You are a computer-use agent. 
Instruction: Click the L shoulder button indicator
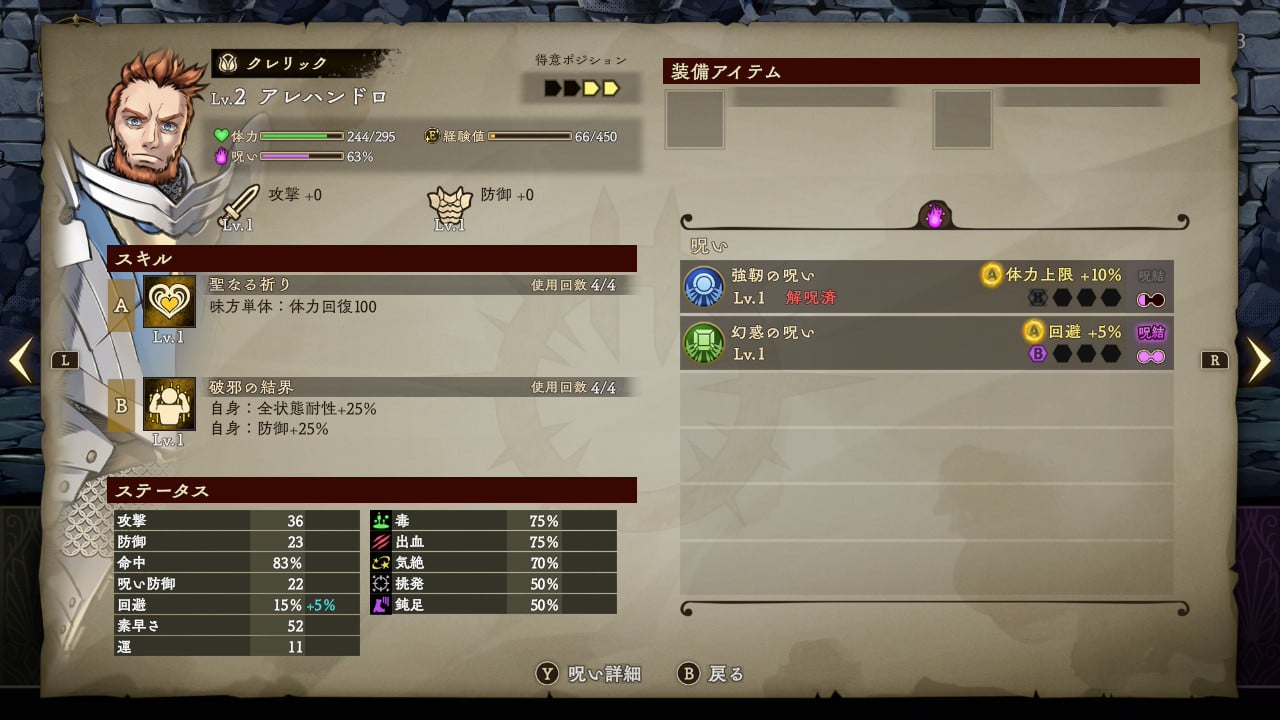pos(66,359)
